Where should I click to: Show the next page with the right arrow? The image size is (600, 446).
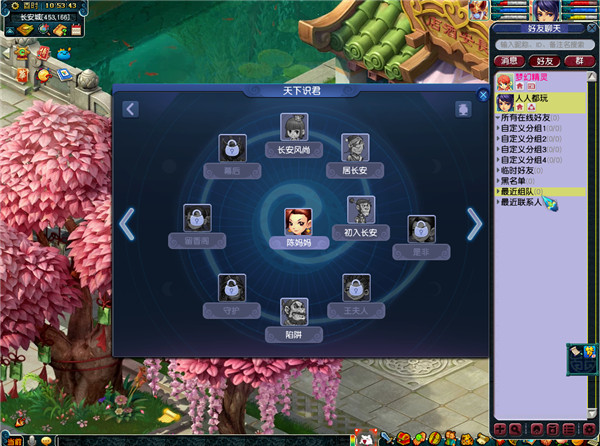tap(474, 225)
